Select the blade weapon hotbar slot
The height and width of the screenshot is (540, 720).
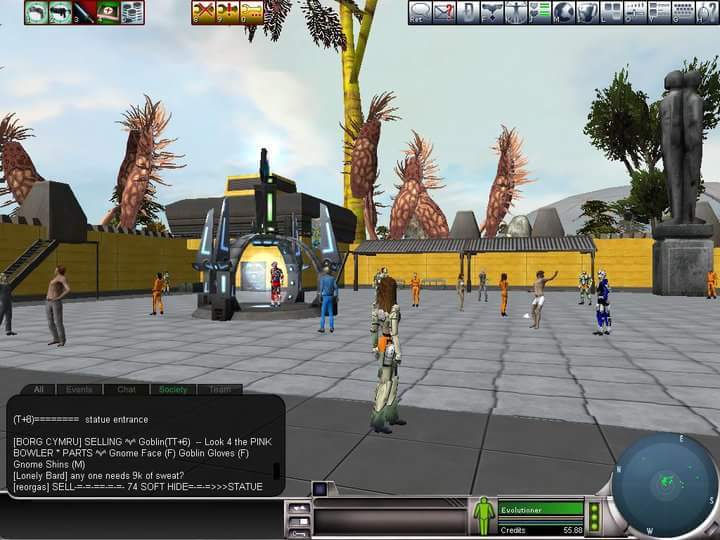tap(84, 12)
